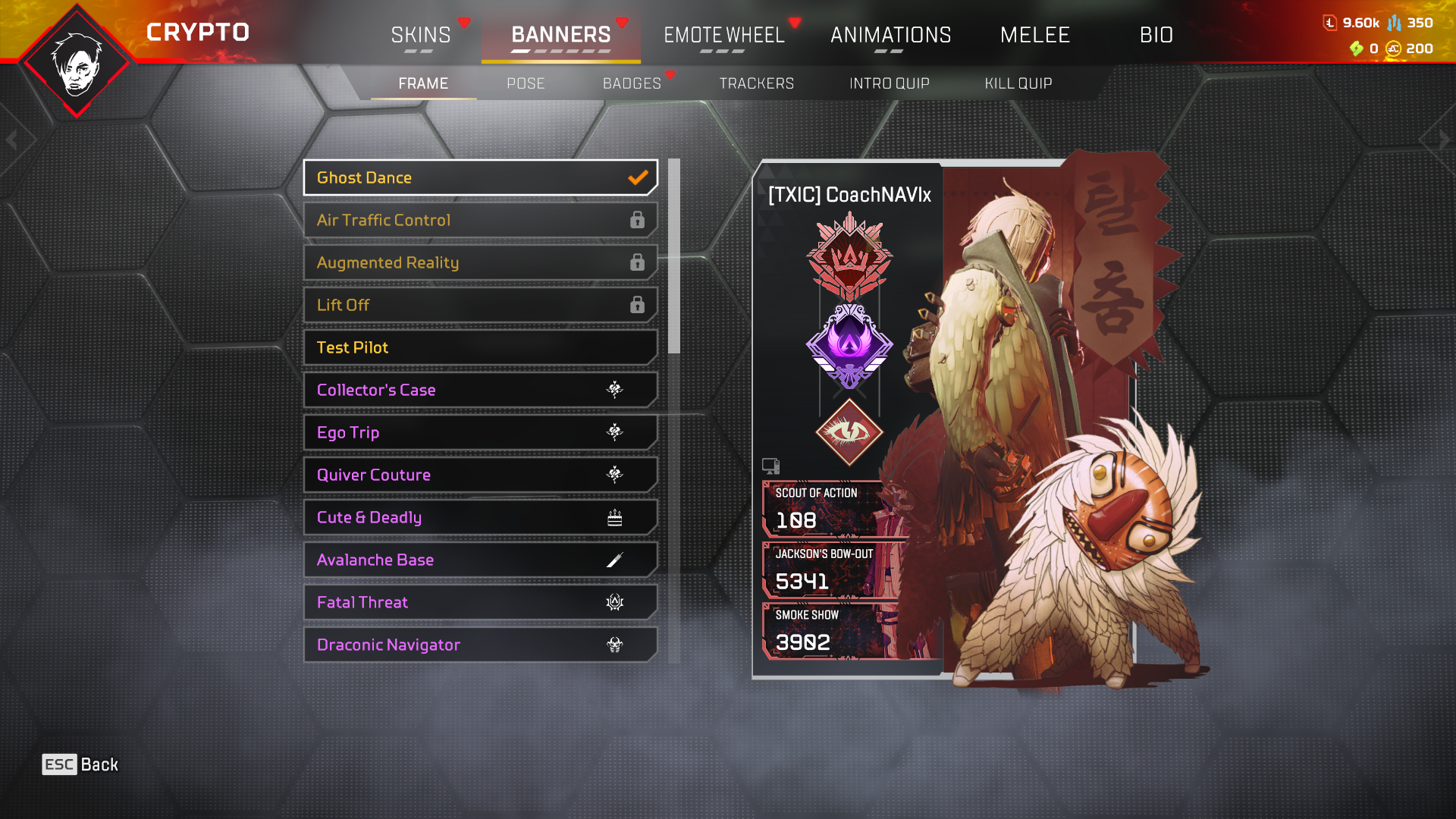Screen dimensions: 1456x819
Task: Switch to the BADGES tab
Action: 631,83
